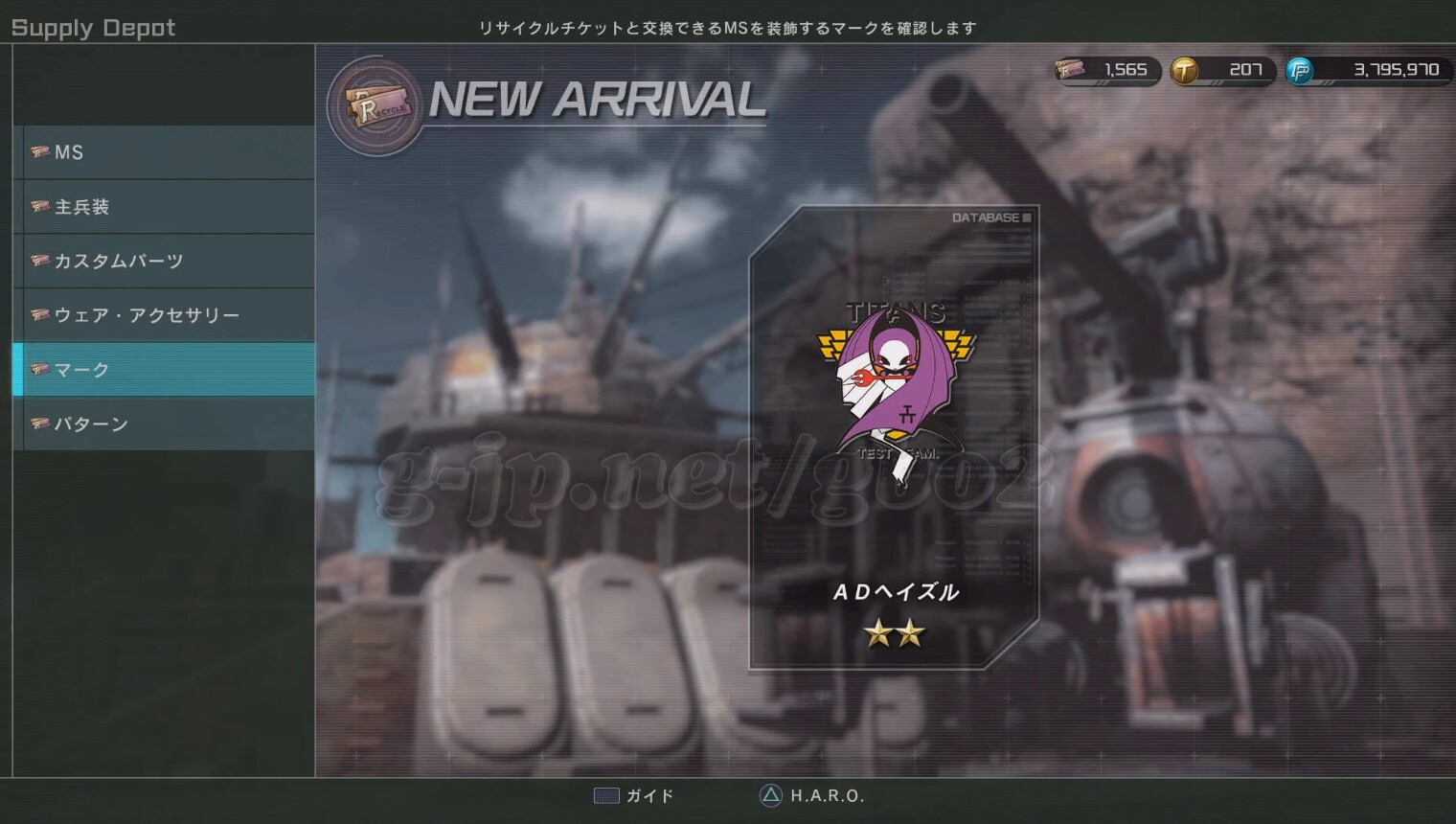Viewport: 1456px width, 824px height.
Task: Open the MS category
Action: point(164,152)
